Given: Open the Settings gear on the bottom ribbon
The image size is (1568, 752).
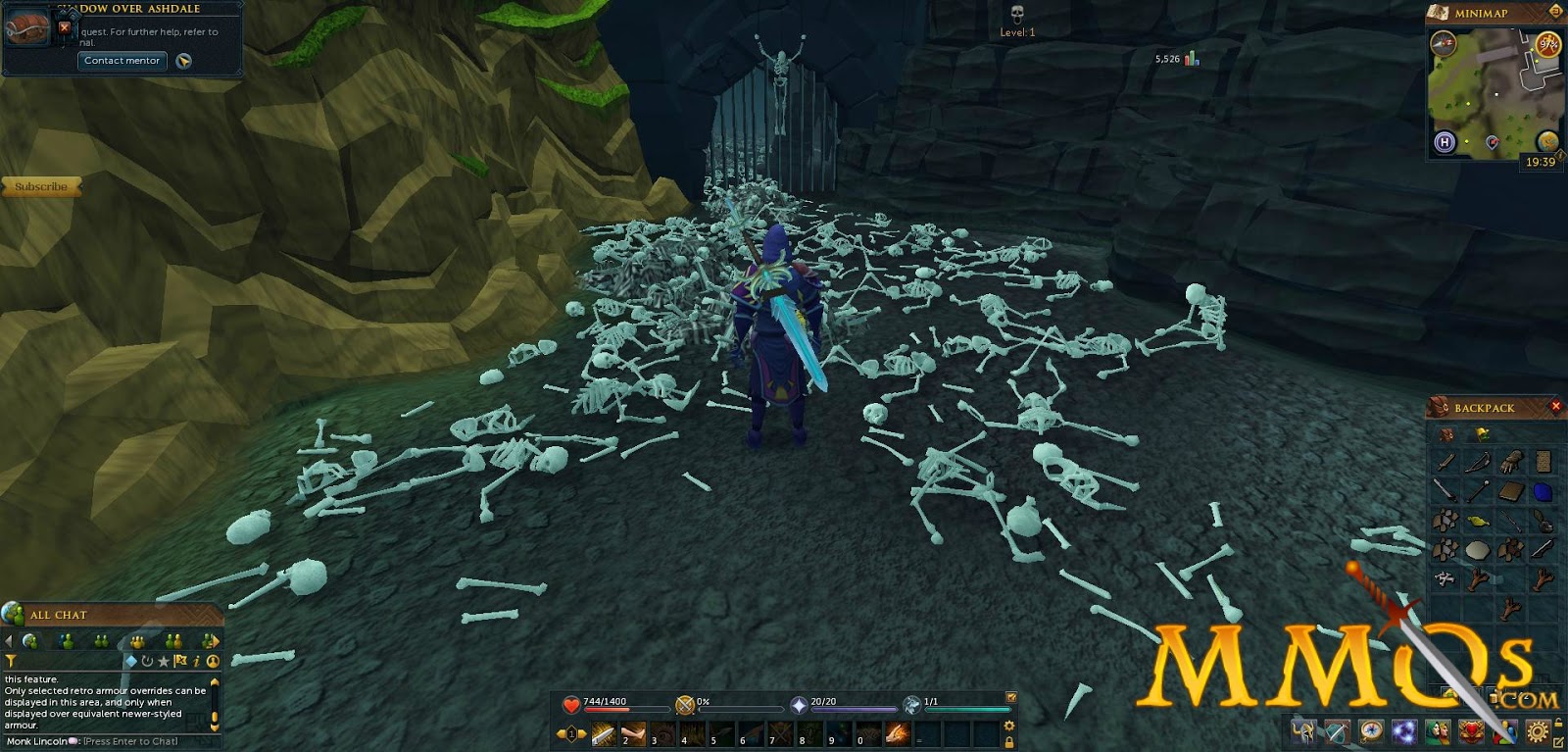Looking at the screenshot, I should 1537,730.
